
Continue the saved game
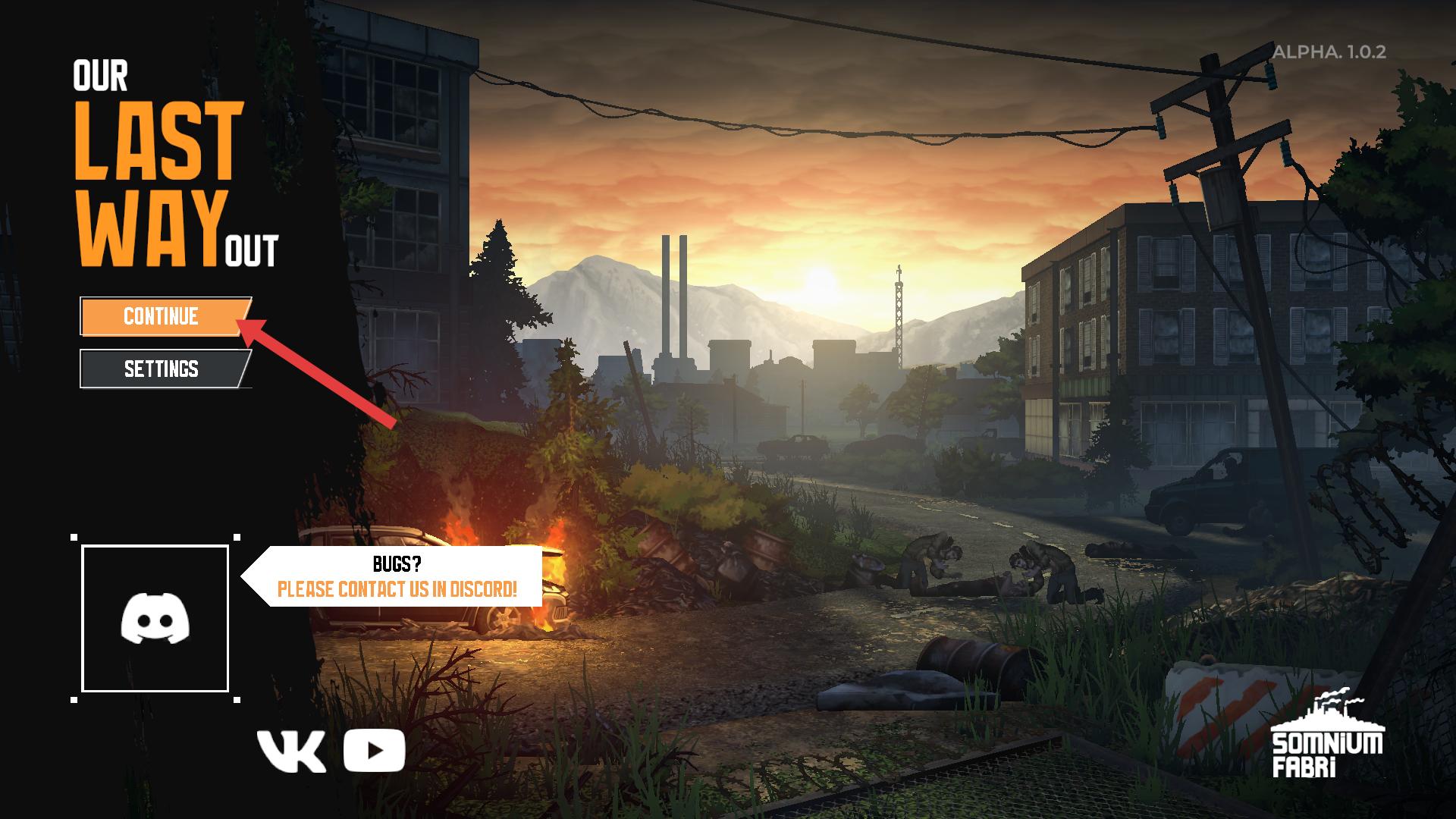pyautogui.click(x=161, y=316)
